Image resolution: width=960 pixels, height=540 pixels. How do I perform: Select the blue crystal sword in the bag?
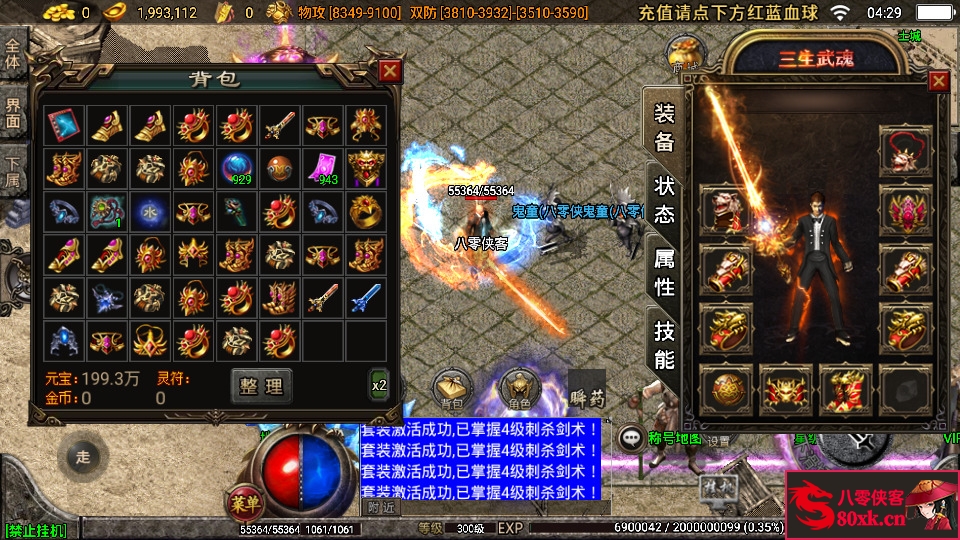pyautogui.click(x=366, y=297)
